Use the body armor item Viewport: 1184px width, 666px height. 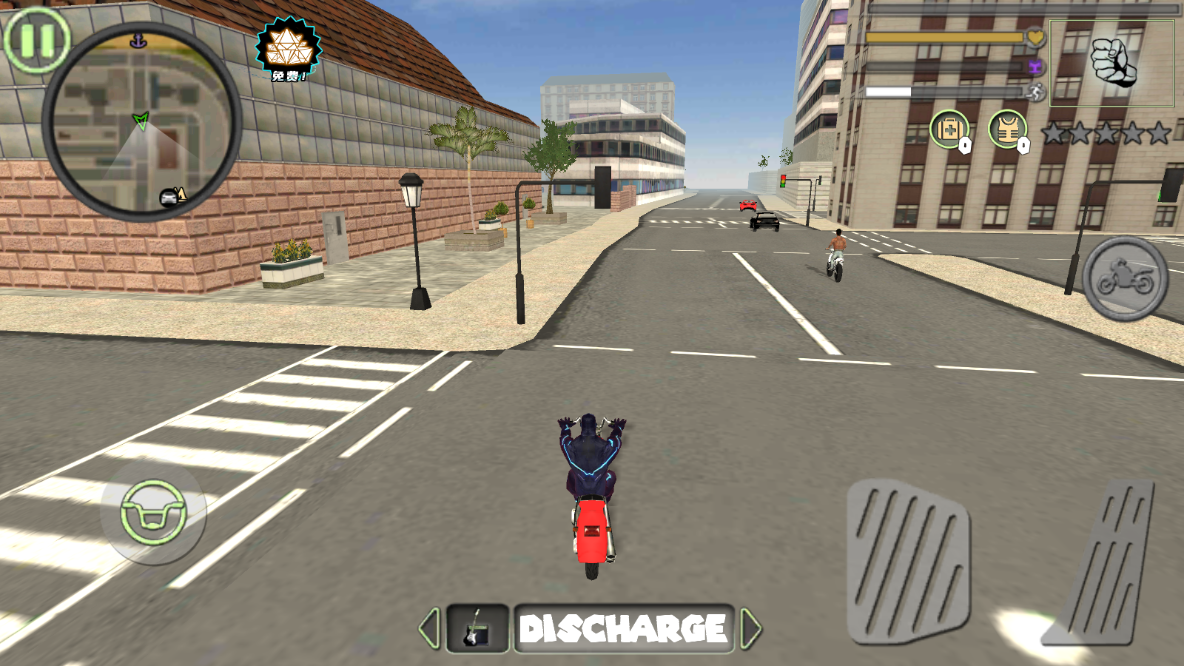pyautogui.click(x=1008, y=130)
